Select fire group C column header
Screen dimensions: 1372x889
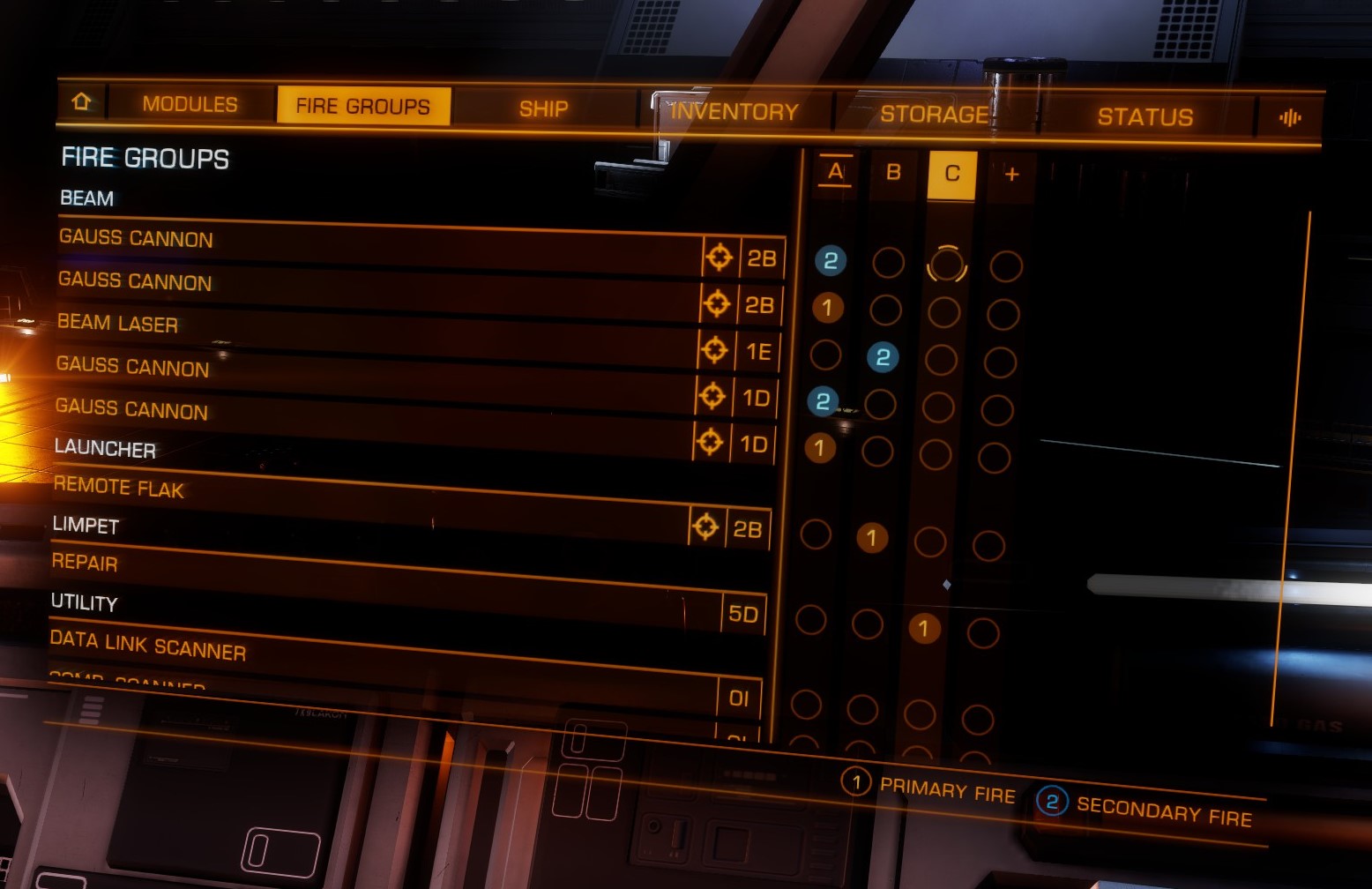[952, 174]
